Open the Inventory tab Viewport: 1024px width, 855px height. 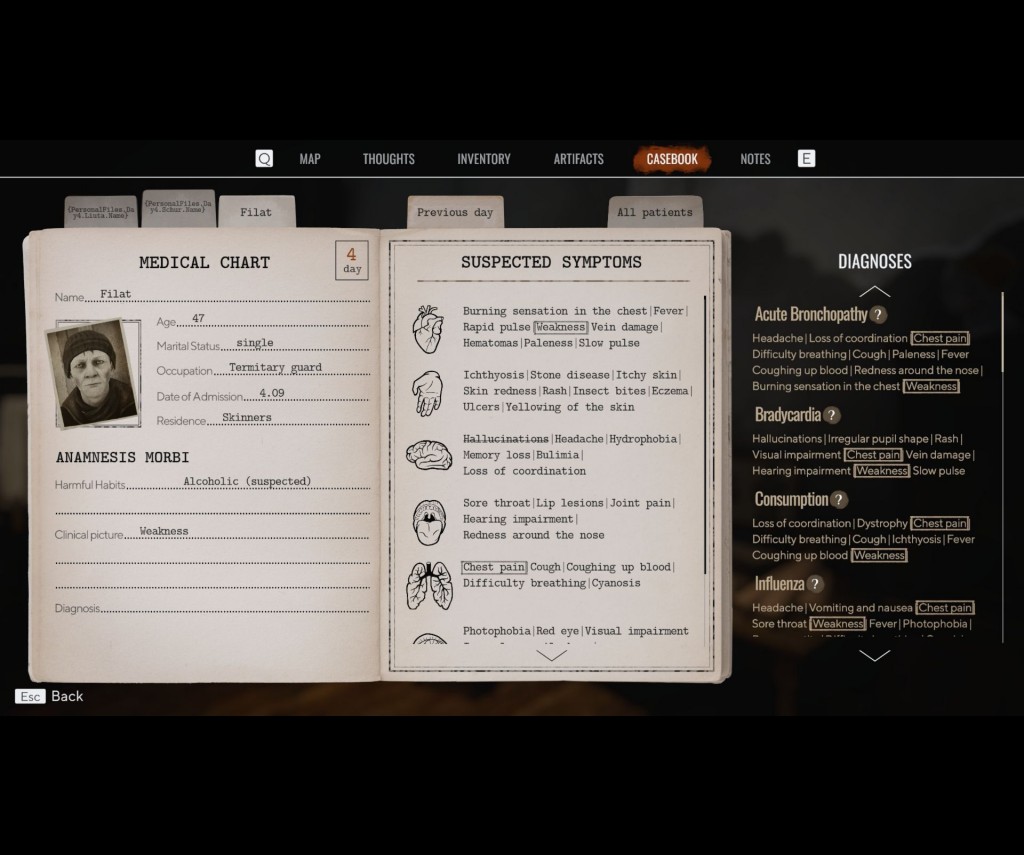pos(484,159)
